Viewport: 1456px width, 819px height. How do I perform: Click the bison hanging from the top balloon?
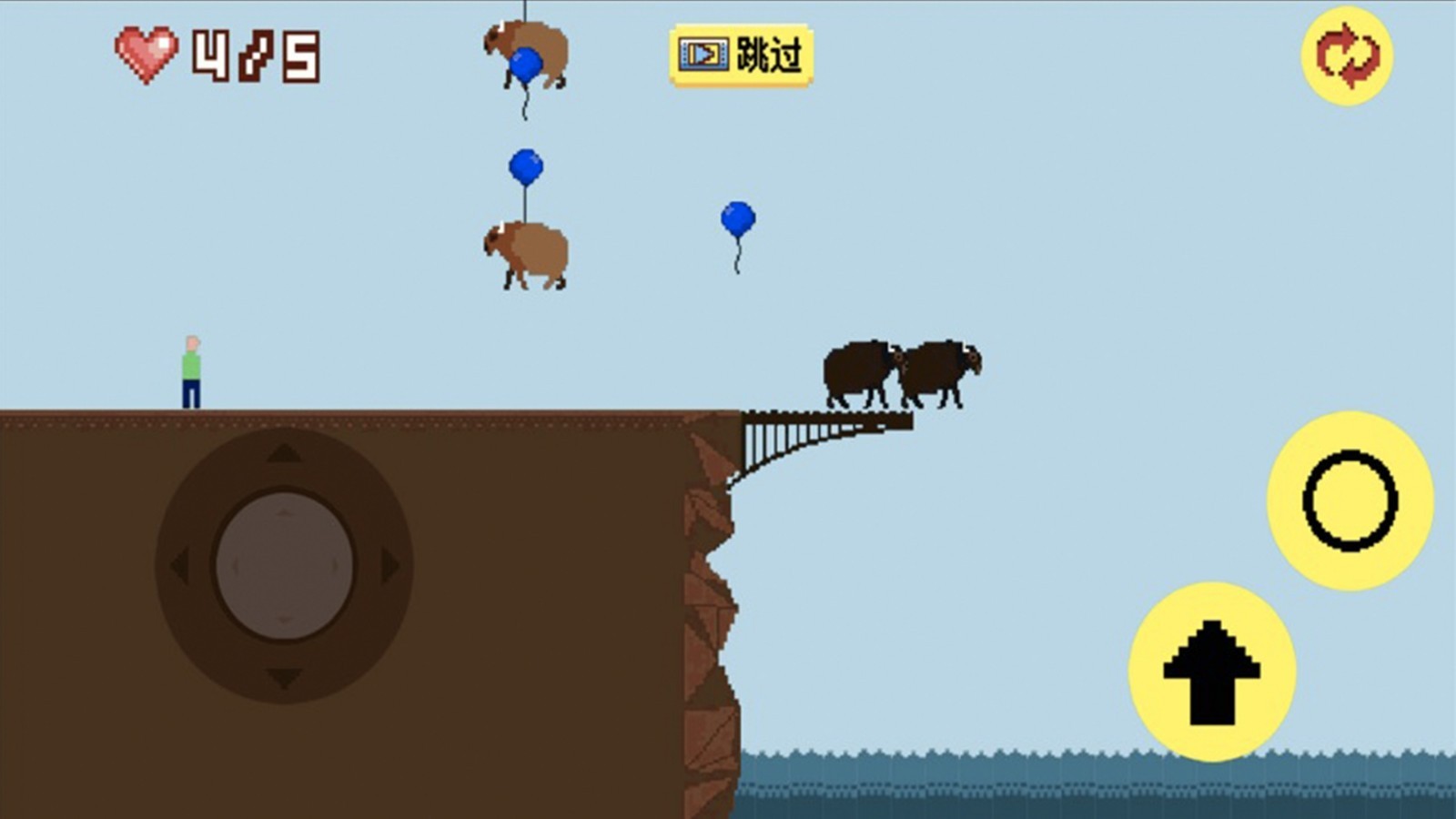tap(528, 55)
